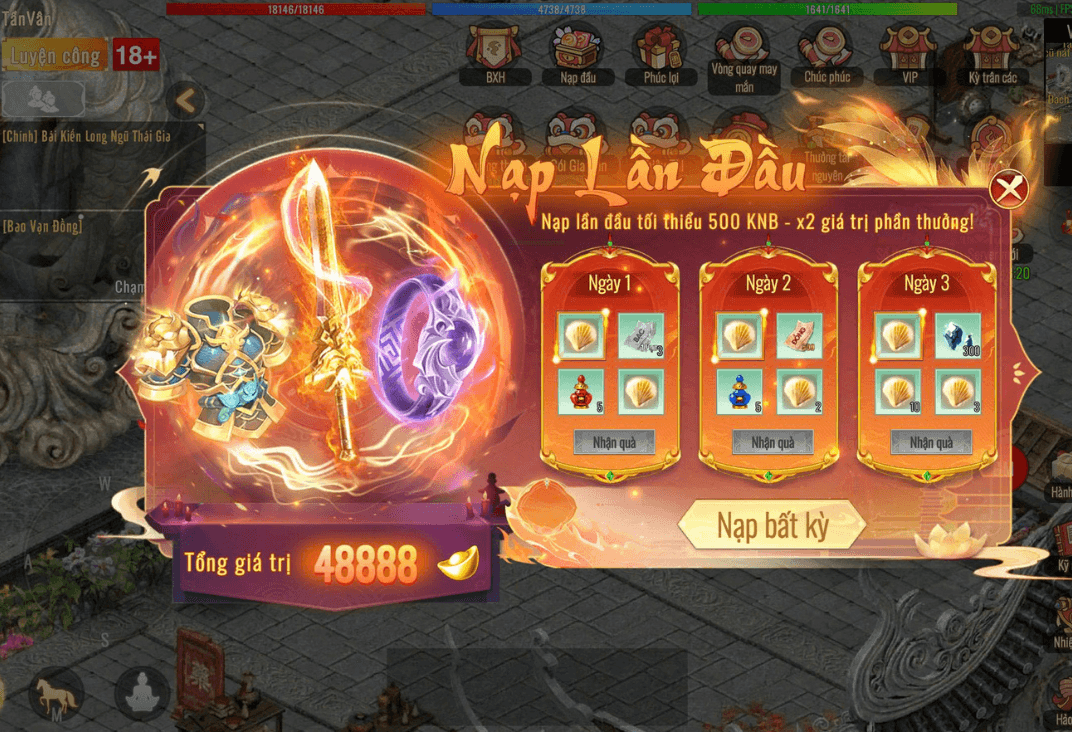Open the Nạp đầu treasure chest icon
Screen dimensions: 1072x732
(577, 52)
